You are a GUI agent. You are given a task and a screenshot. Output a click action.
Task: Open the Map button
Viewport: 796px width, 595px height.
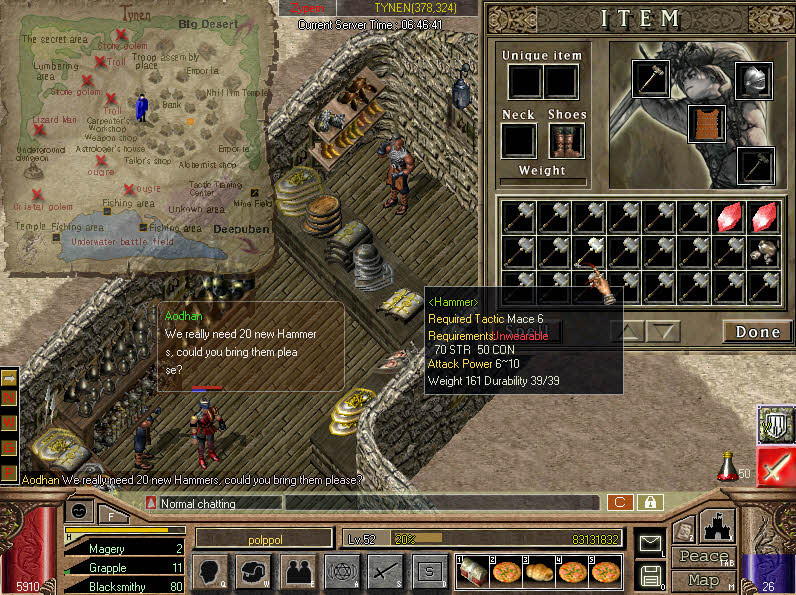(704, 580)
